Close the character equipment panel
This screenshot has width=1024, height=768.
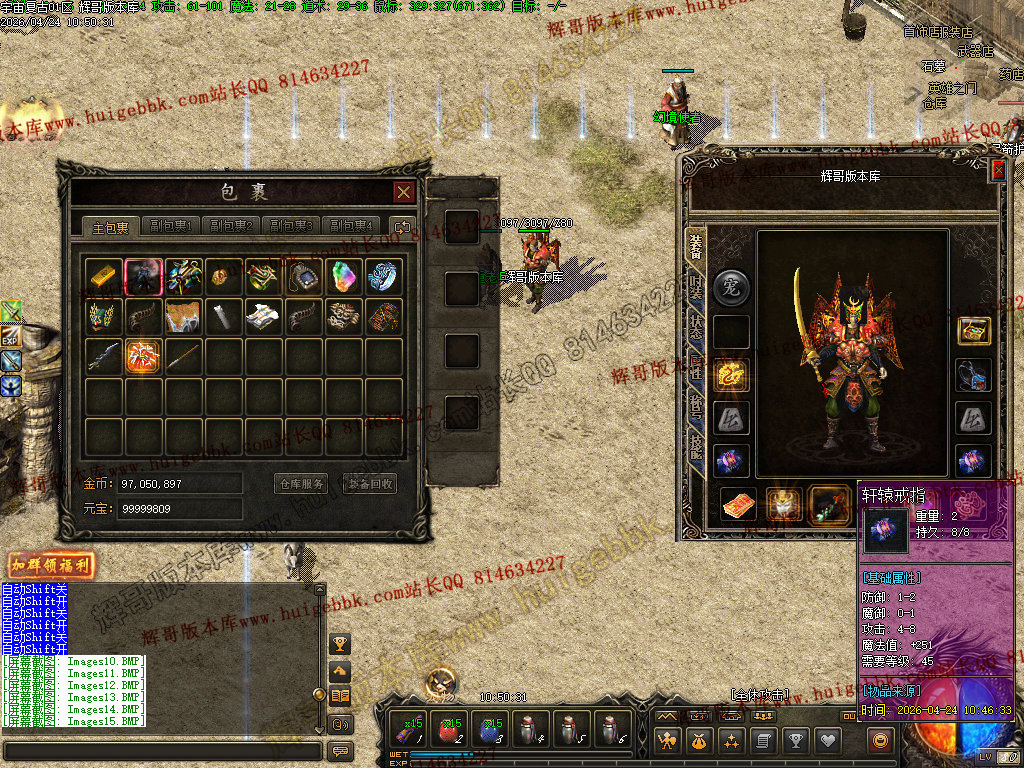tap(997, 171)
